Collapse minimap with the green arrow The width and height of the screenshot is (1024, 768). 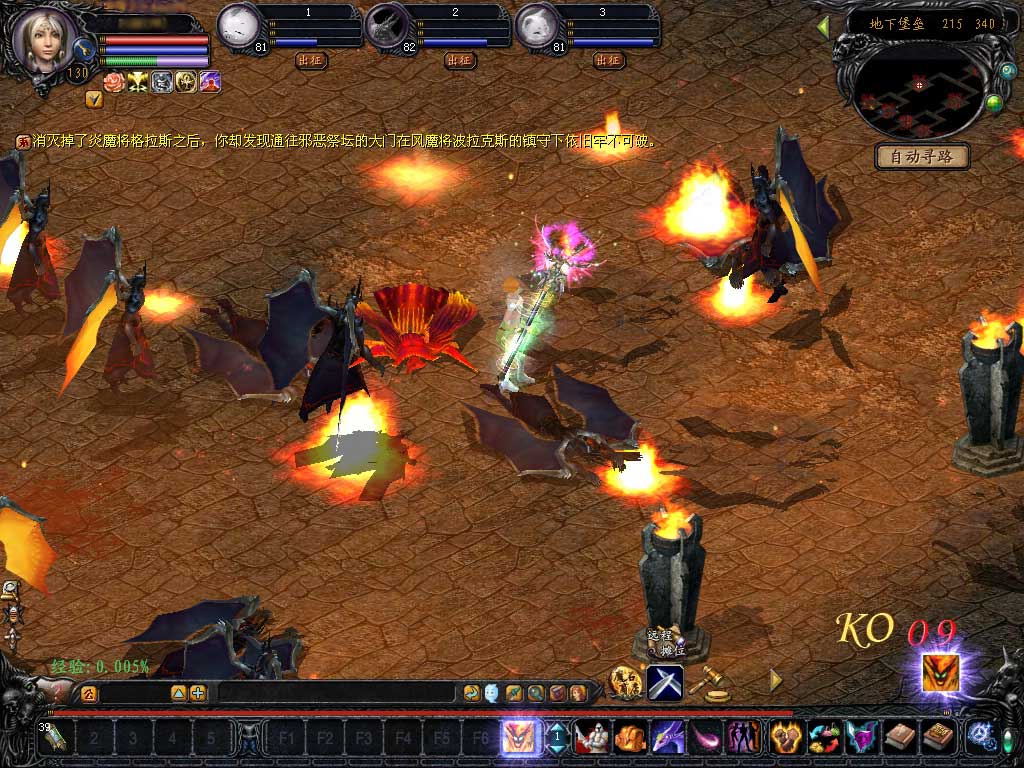click(x=823, y=27)
